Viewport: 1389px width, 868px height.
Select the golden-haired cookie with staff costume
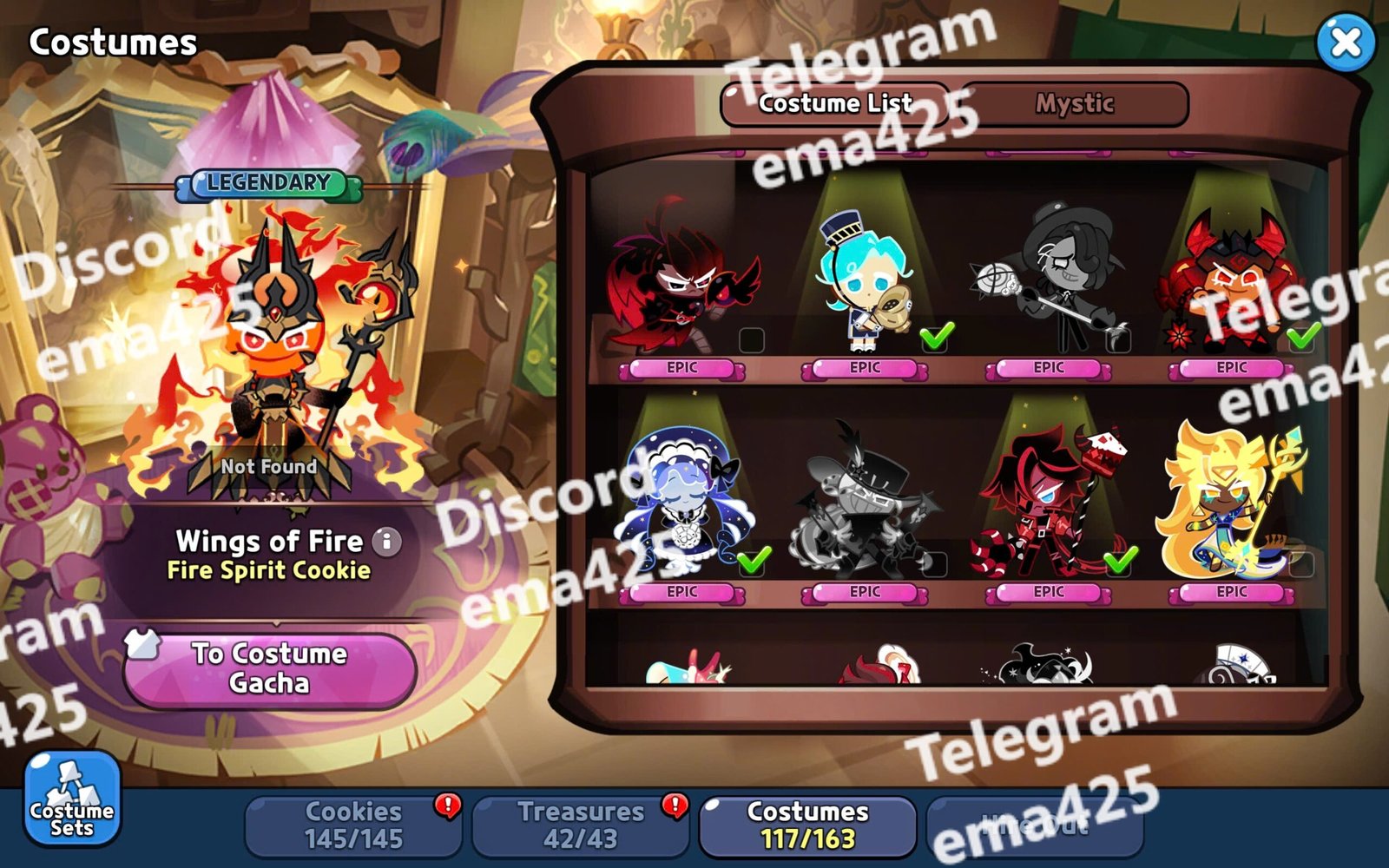click(1232, 503)
